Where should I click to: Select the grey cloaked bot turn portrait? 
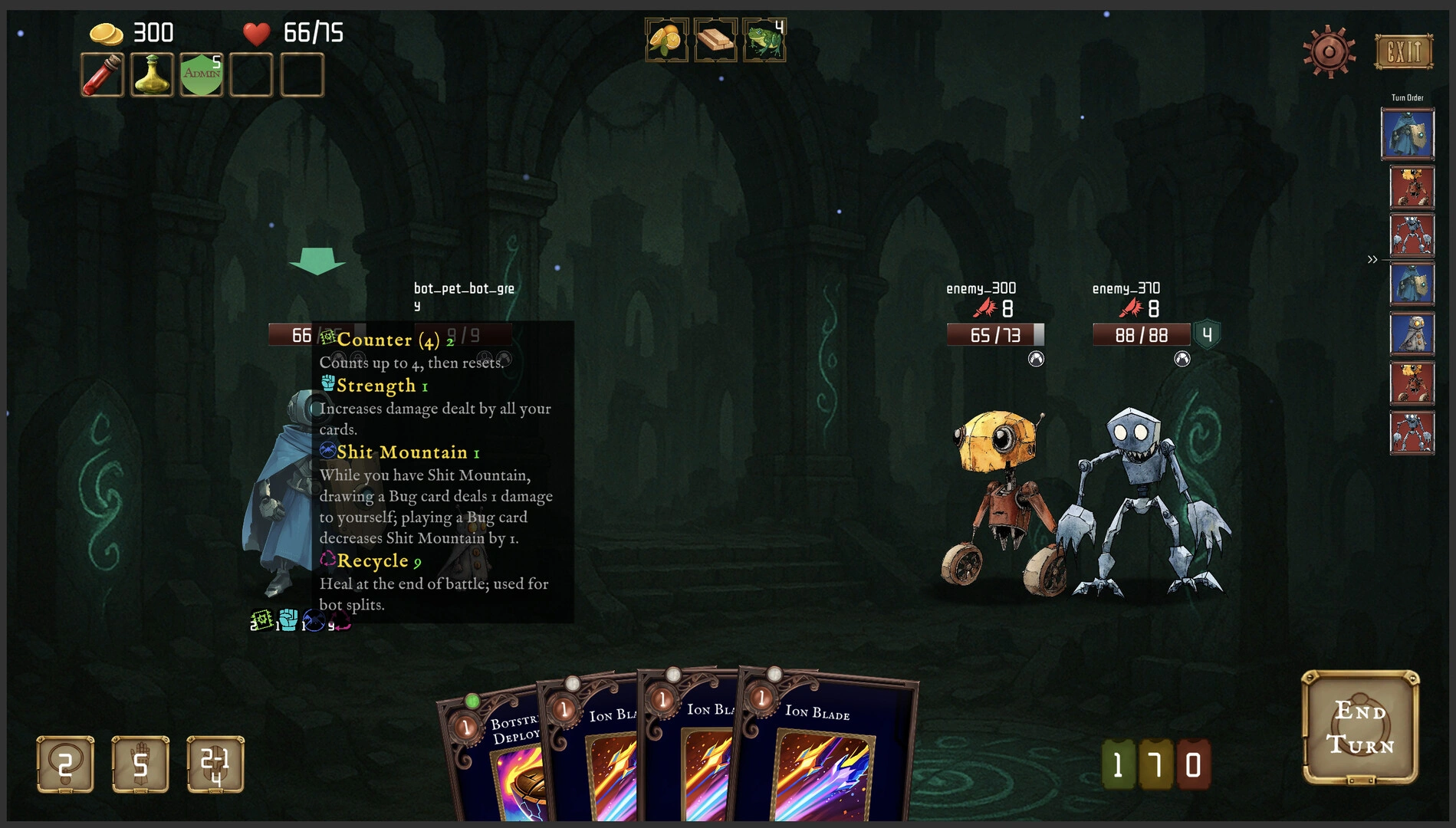pyautogui.click(x=1412, y=333)
